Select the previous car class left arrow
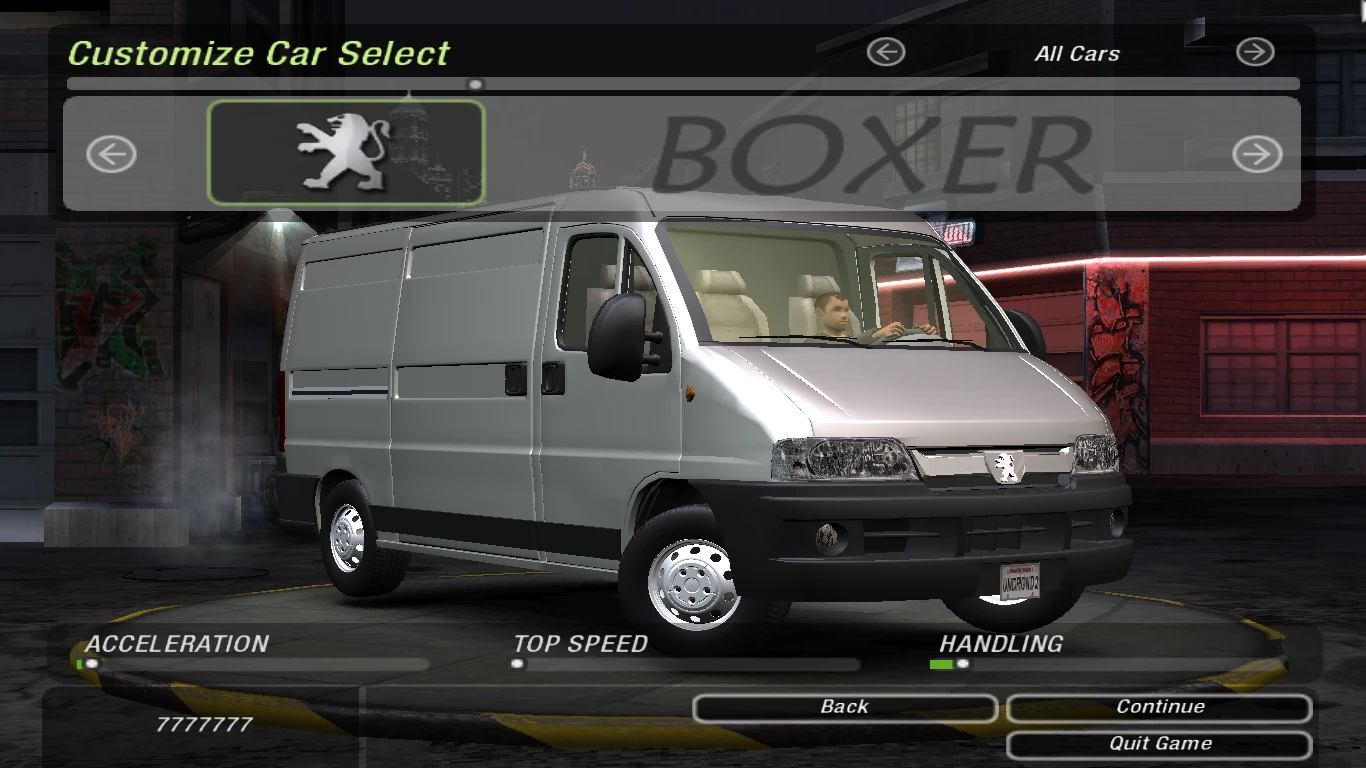1366x768 pixels. tap(884, 51)
